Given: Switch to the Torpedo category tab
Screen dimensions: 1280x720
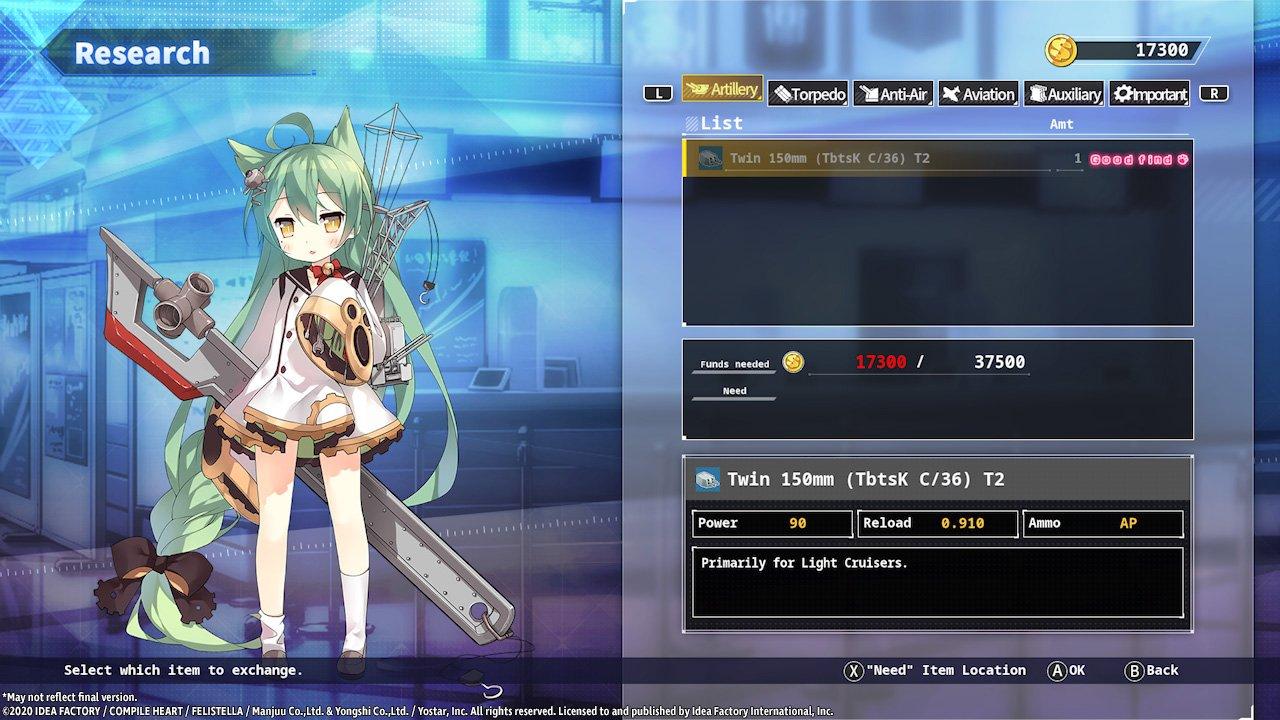Looking at the screenshot, I should coord(810,93).
